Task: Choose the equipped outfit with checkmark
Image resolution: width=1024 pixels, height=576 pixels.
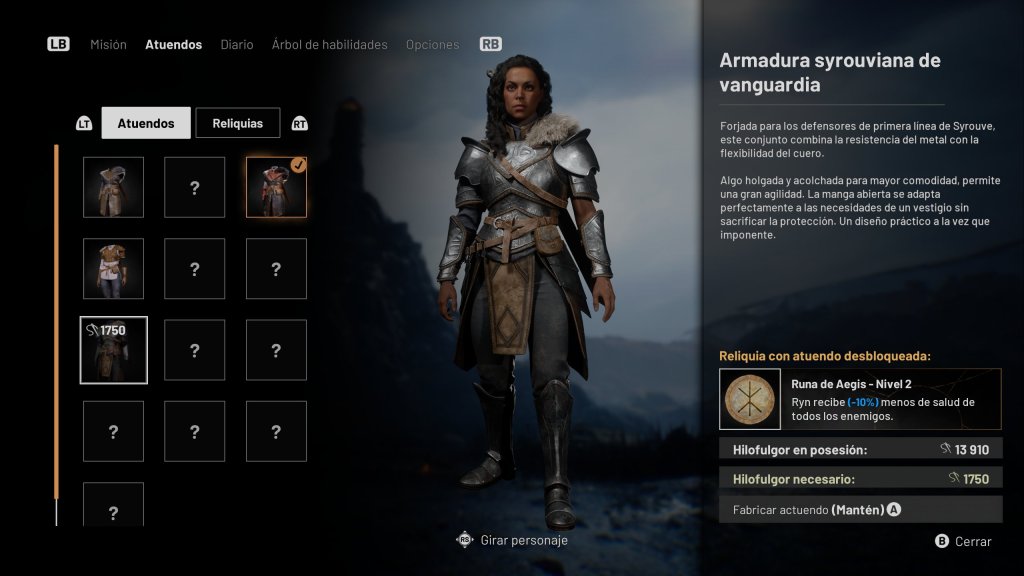Action: [x=276, y=187]
